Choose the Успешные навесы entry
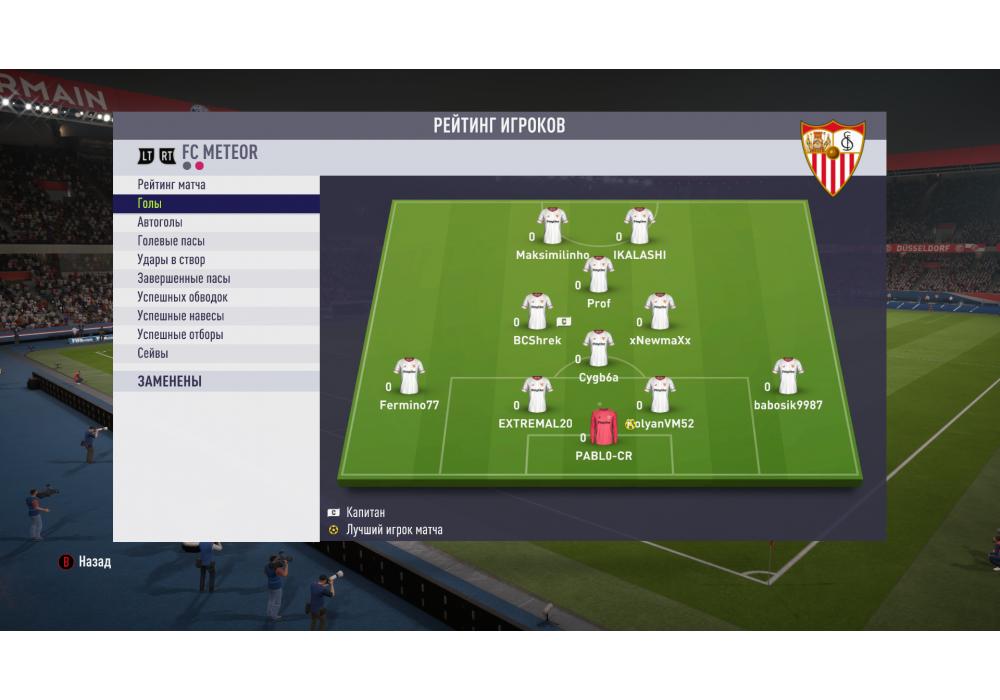 (216, 316)
